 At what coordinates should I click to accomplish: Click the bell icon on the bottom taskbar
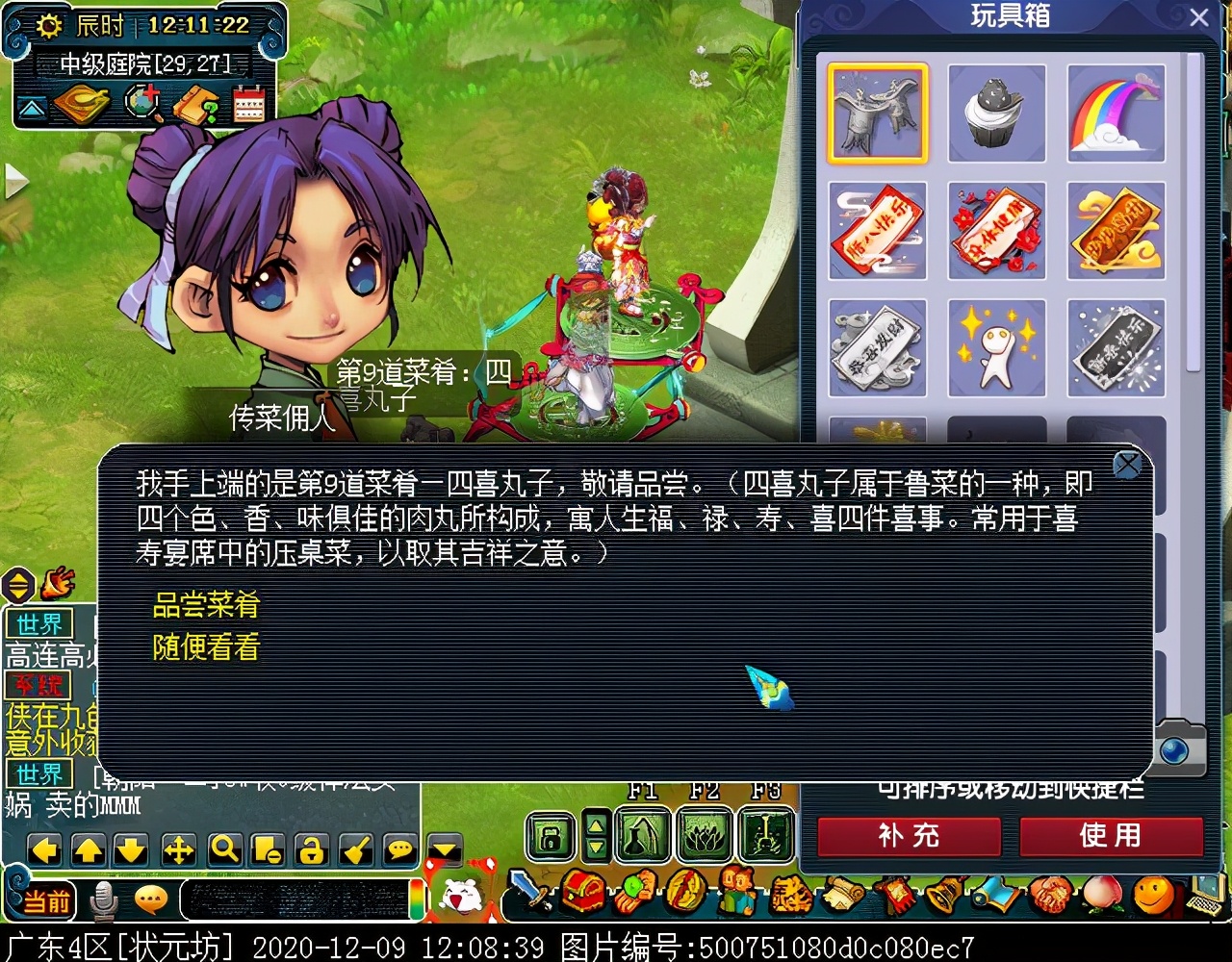coord(940,895)
